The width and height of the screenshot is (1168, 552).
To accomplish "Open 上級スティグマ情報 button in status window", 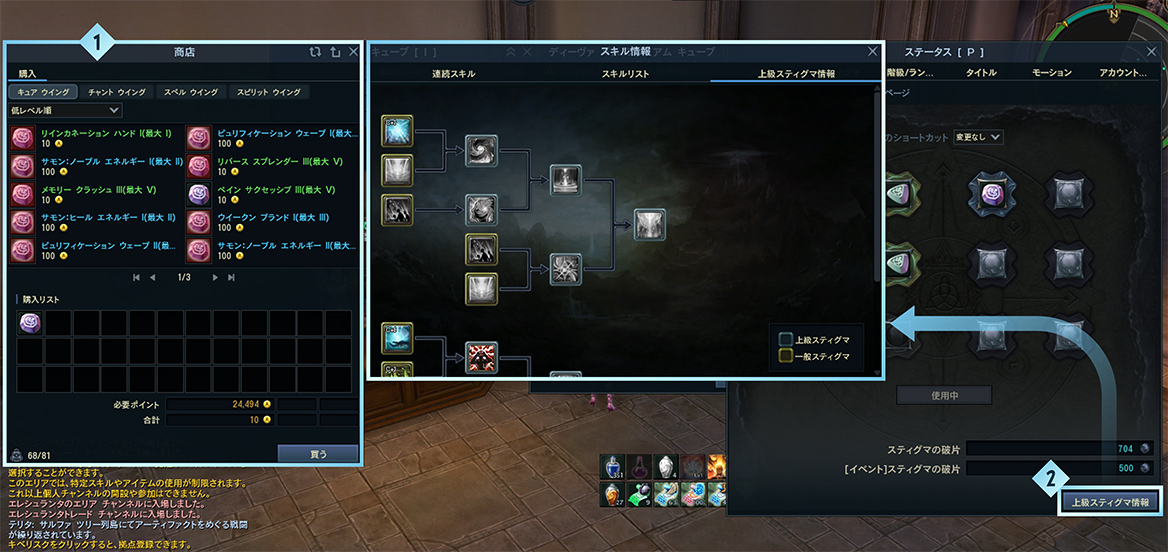I will pos(1111,501).
